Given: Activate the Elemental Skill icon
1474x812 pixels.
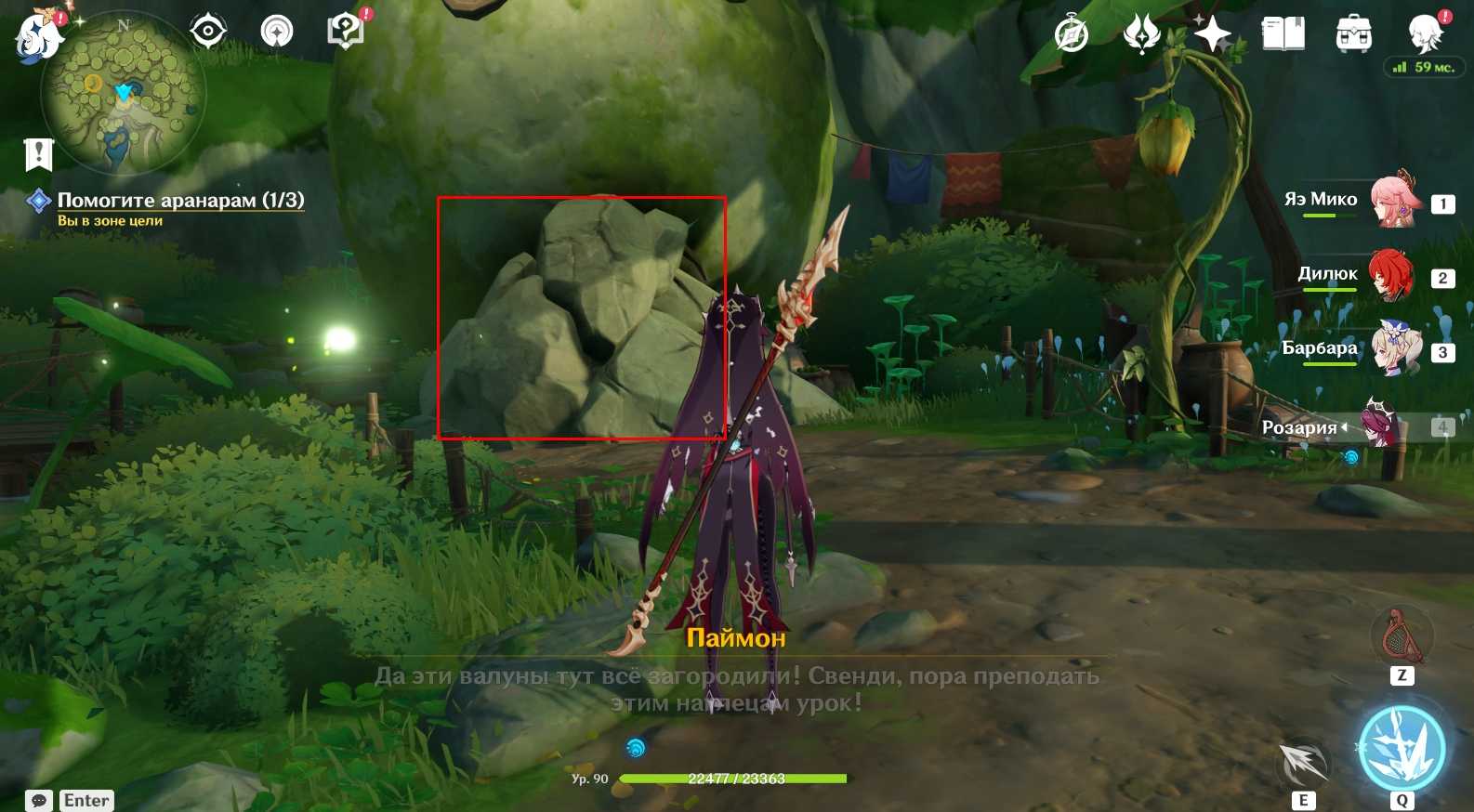Looking at the screenshot, I should click(1303, 762).
